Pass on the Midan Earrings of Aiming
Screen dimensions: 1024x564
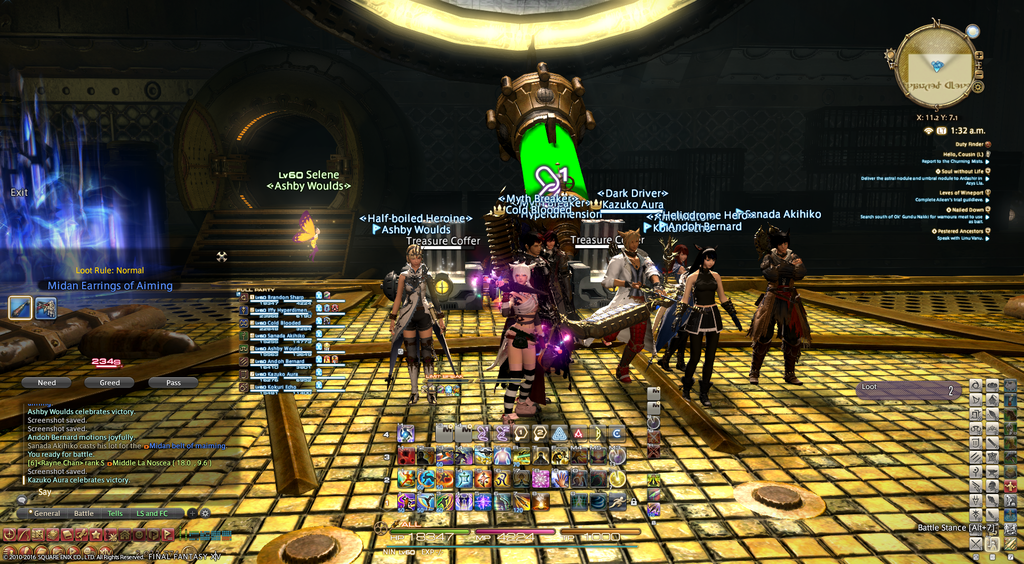(173, 382)
